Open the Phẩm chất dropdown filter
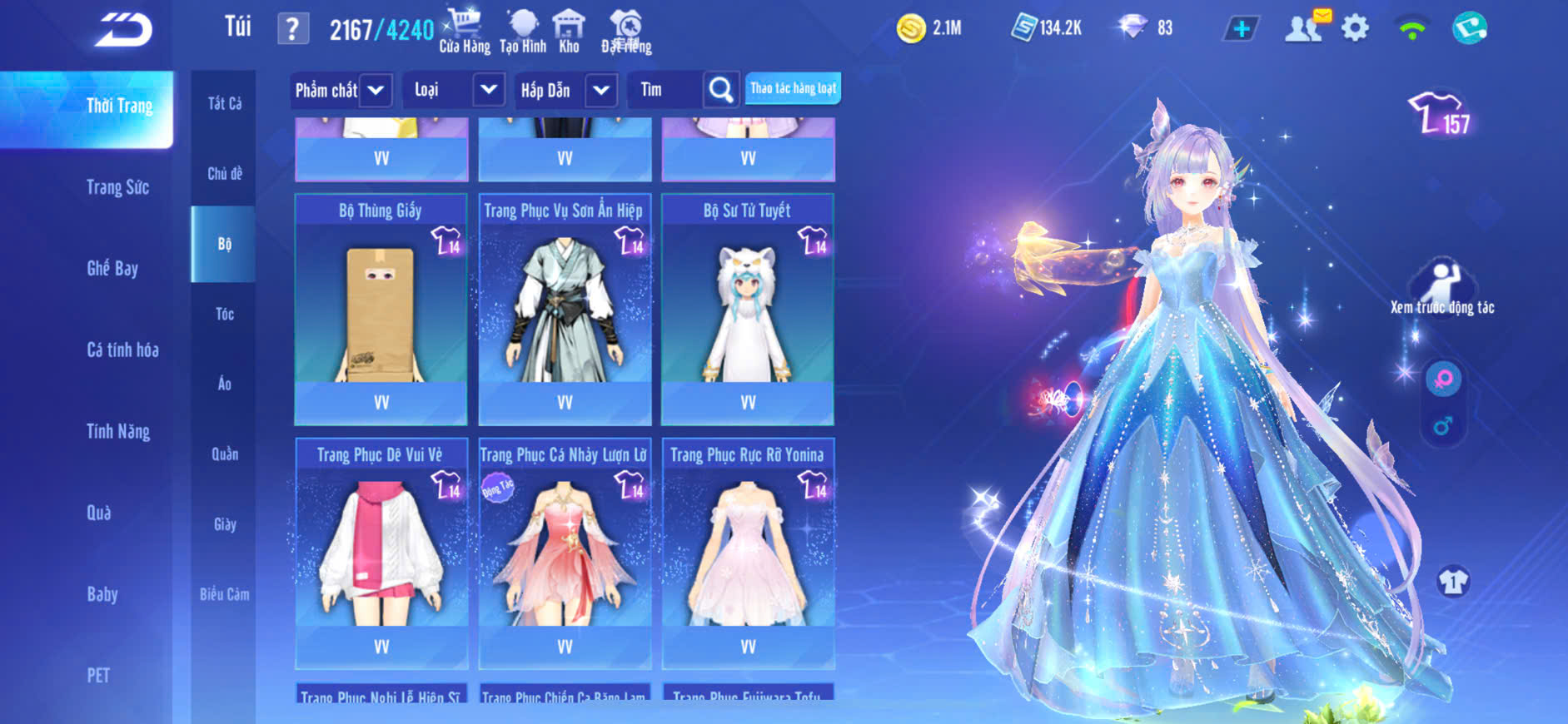The width and height of the screenshot is (1568, 724). point(341,90)
